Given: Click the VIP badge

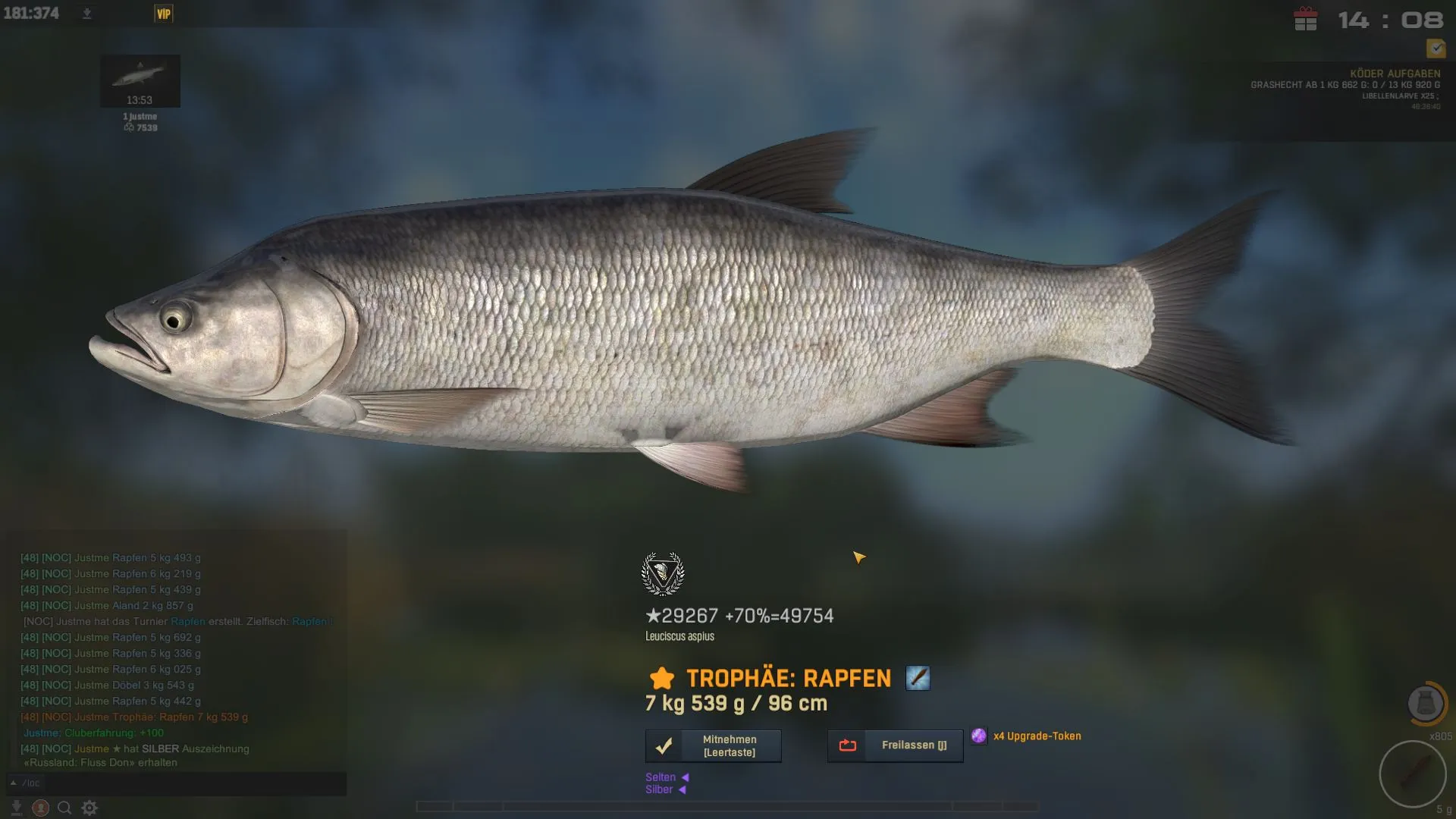Looking at the screenshot, I should [x=164, y=14].
